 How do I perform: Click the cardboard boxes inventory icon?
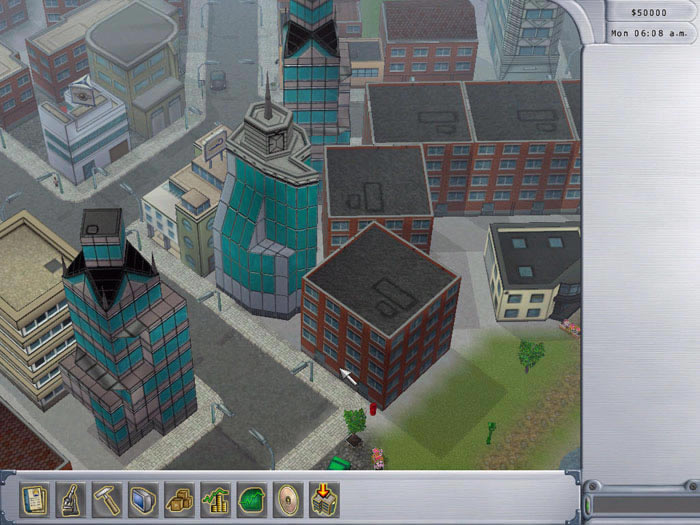(x=180, y=498)
